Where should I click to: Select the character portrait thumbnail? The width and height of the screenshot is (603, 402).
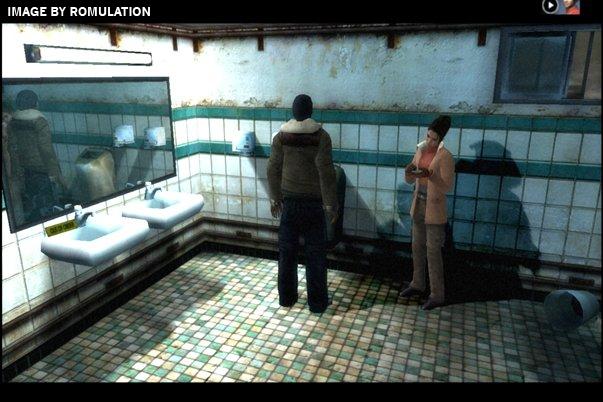(571, 7)
